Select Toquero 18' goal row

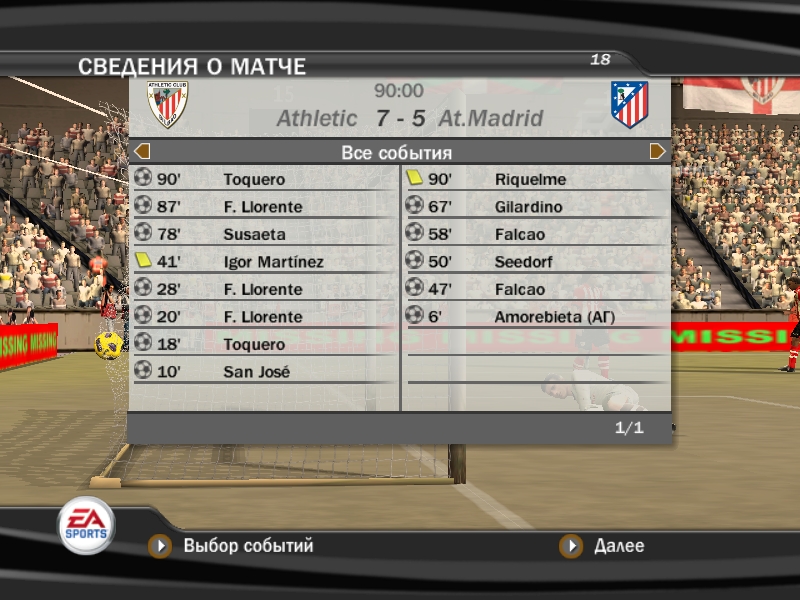tap(265, 345)
